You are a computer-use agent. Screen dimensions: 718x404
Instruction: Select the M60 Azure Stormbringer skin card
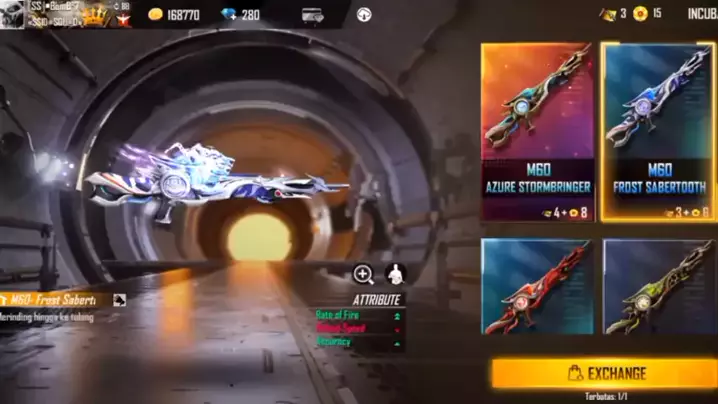click(538, 130)
